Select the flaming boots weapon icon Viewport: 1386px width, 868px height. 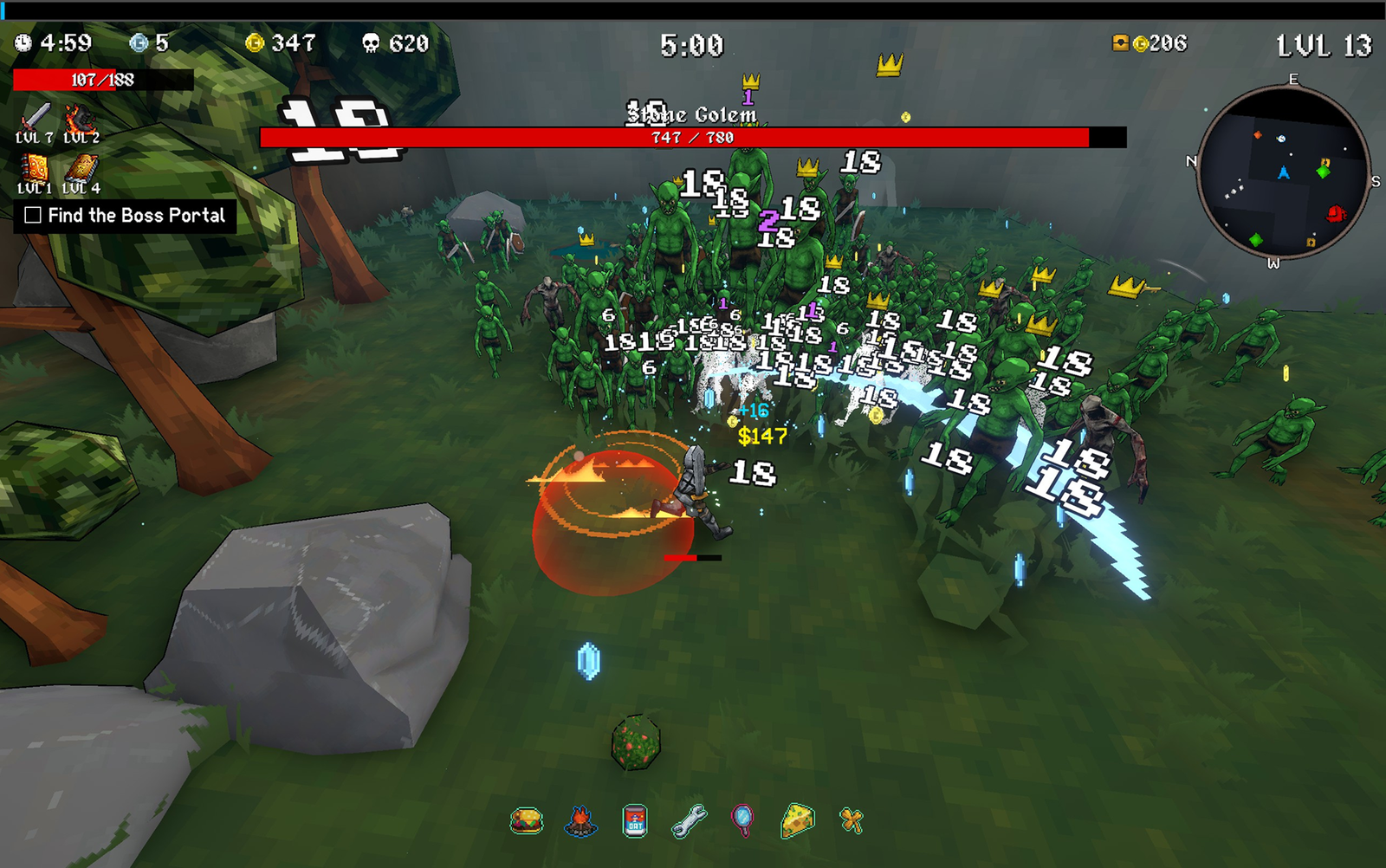[x=80, y=118]
